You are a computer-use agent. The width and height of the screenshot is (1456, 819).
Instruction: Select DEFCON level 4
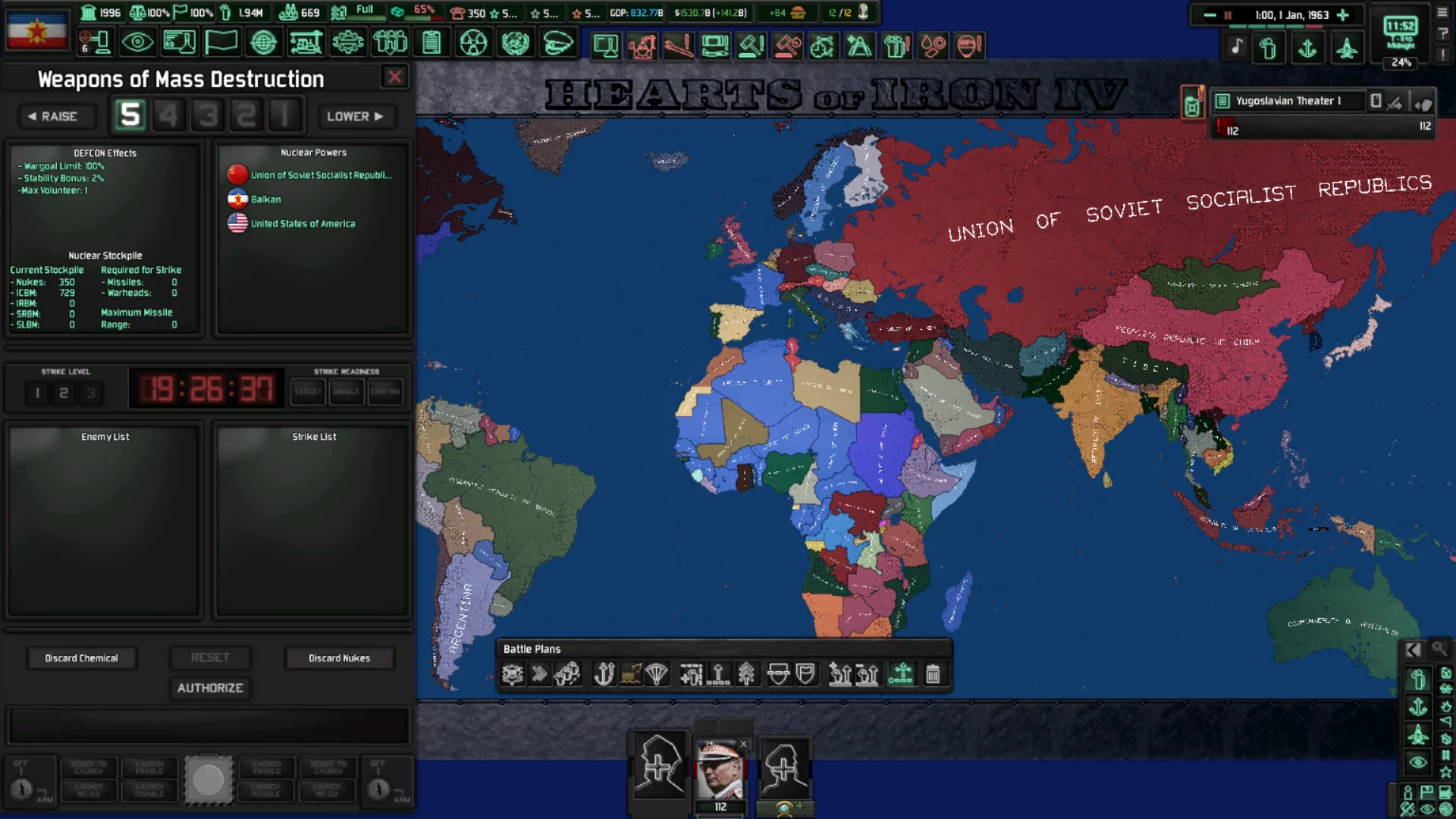168,115
